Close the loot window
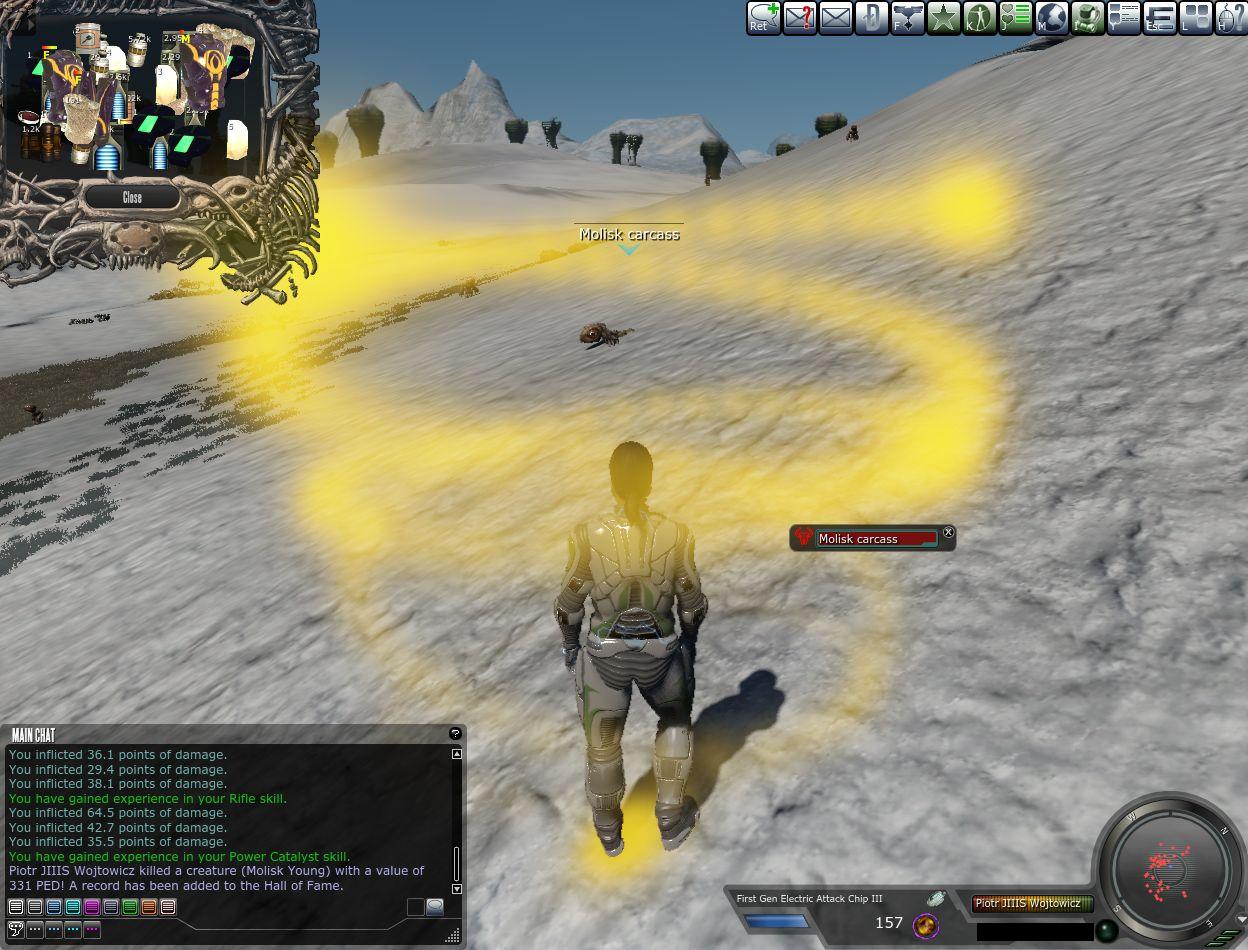Viewport: 1248px width, 950px height. tap(132, 197)
